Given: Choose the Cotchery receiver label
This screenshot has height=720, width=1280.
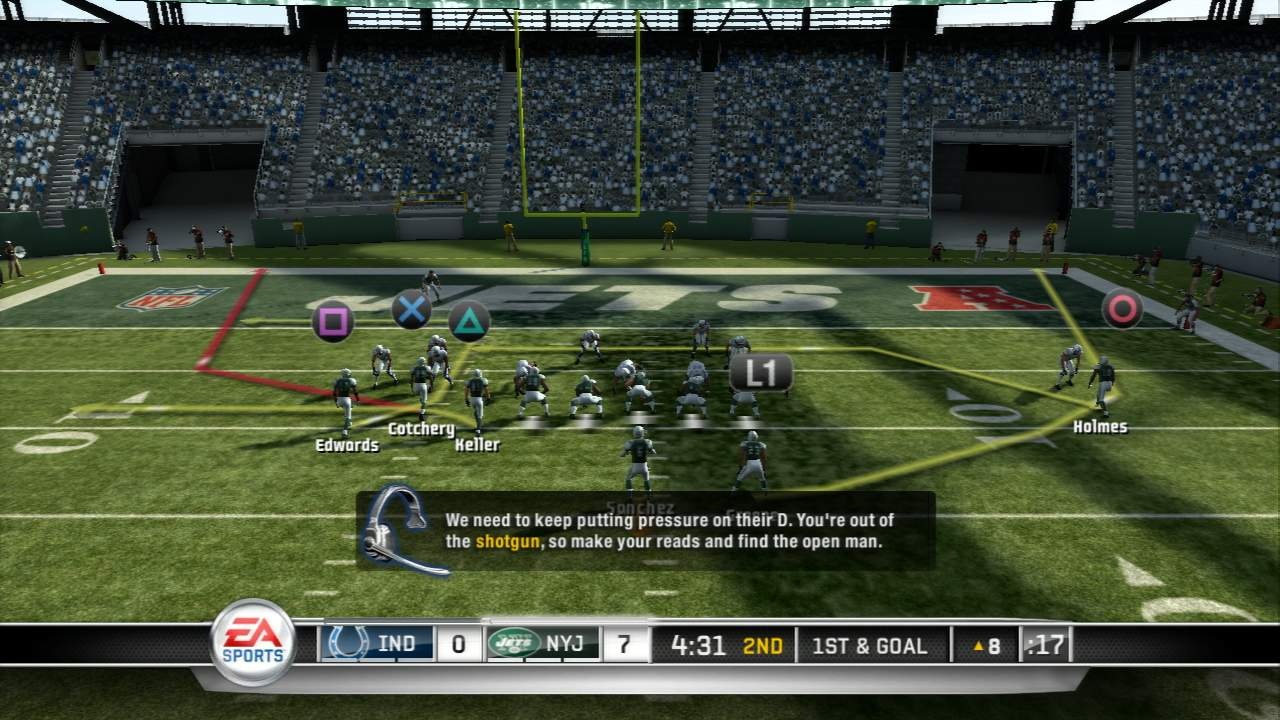Looking at the screenshot, I should 421,429.
